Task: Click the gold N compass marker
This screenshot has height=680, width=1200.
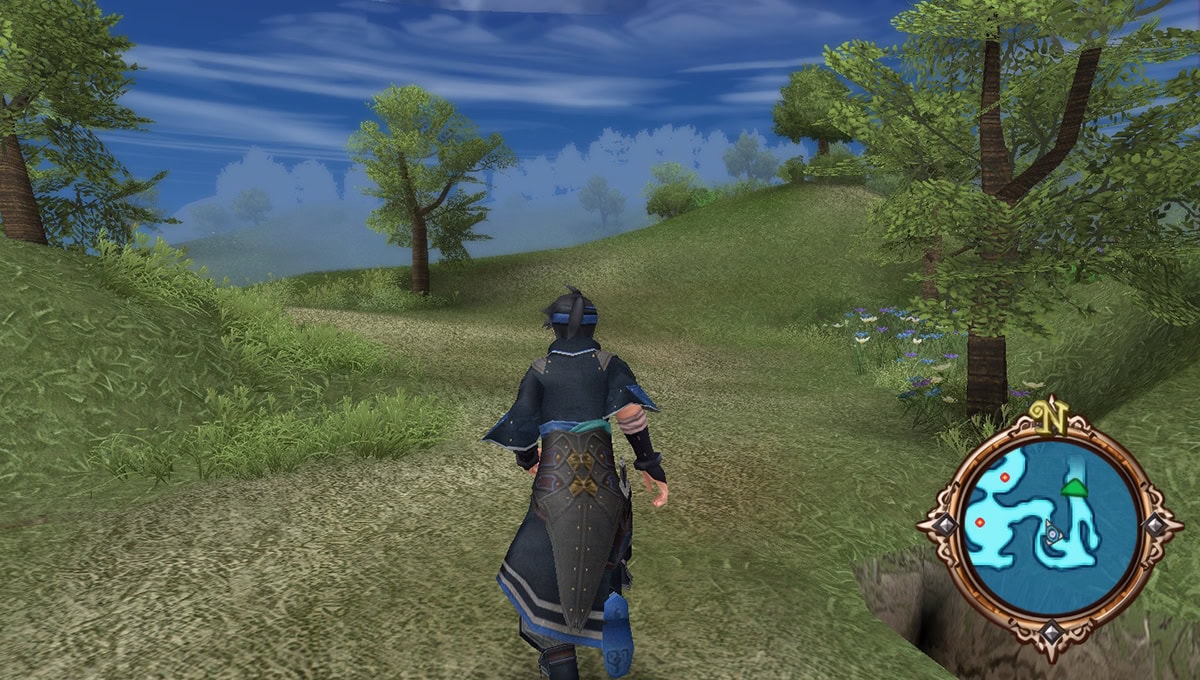Action: click(1049, 415)
